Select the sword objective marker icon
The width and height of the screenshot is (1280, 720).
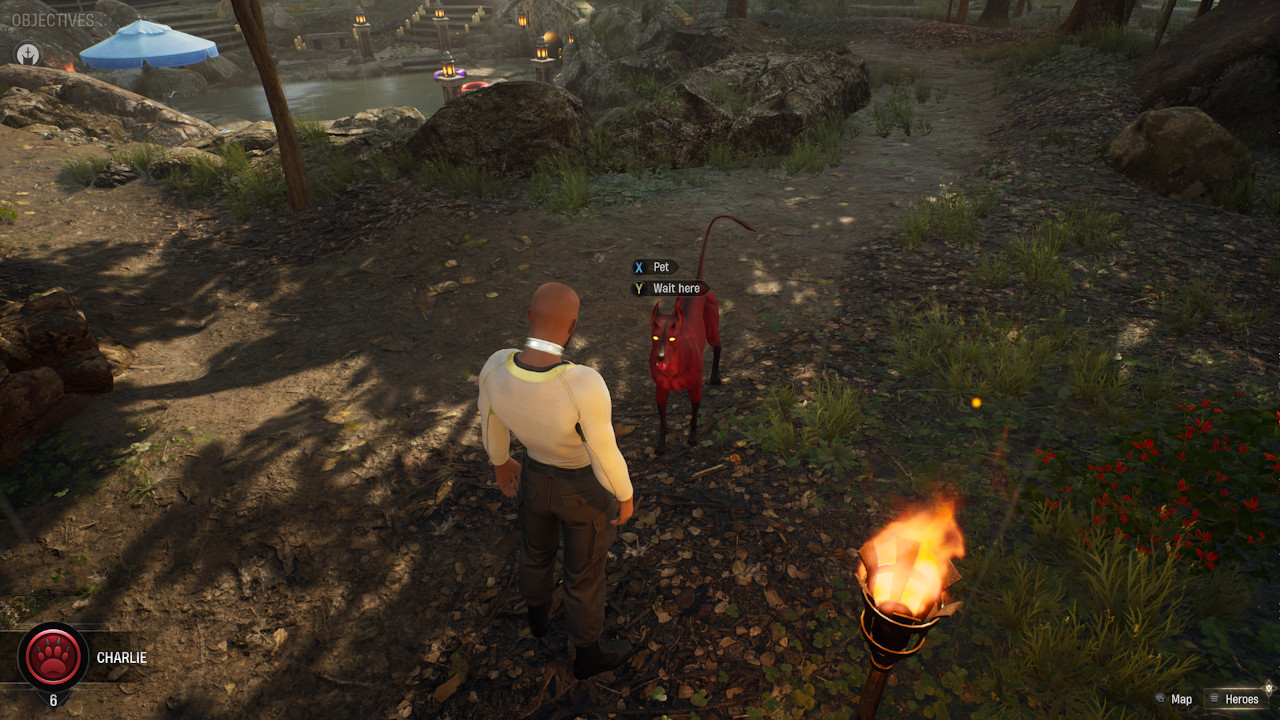click(28, 54)
